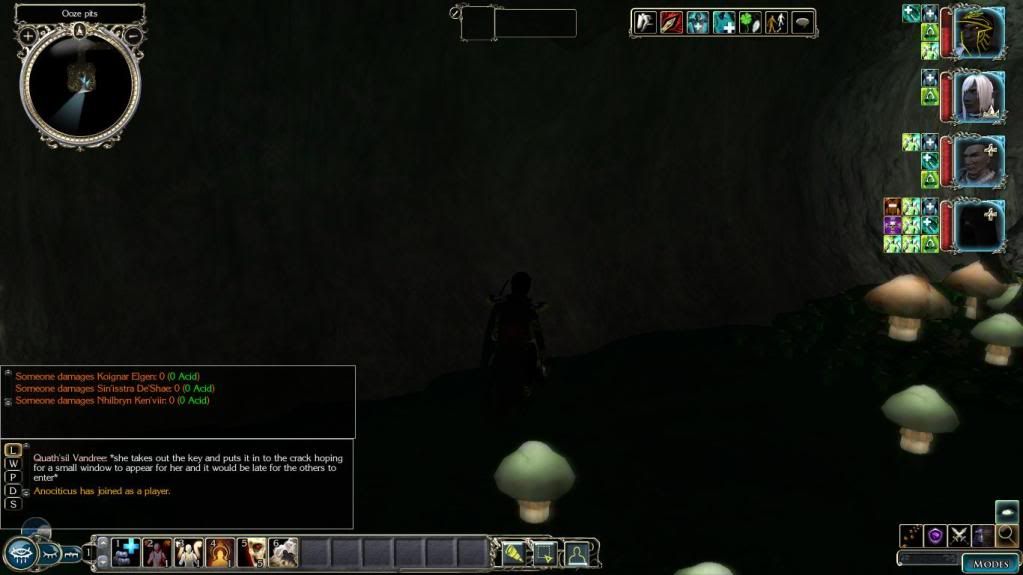Use hotbar slot 1 healing item

(x=126, y=551)
